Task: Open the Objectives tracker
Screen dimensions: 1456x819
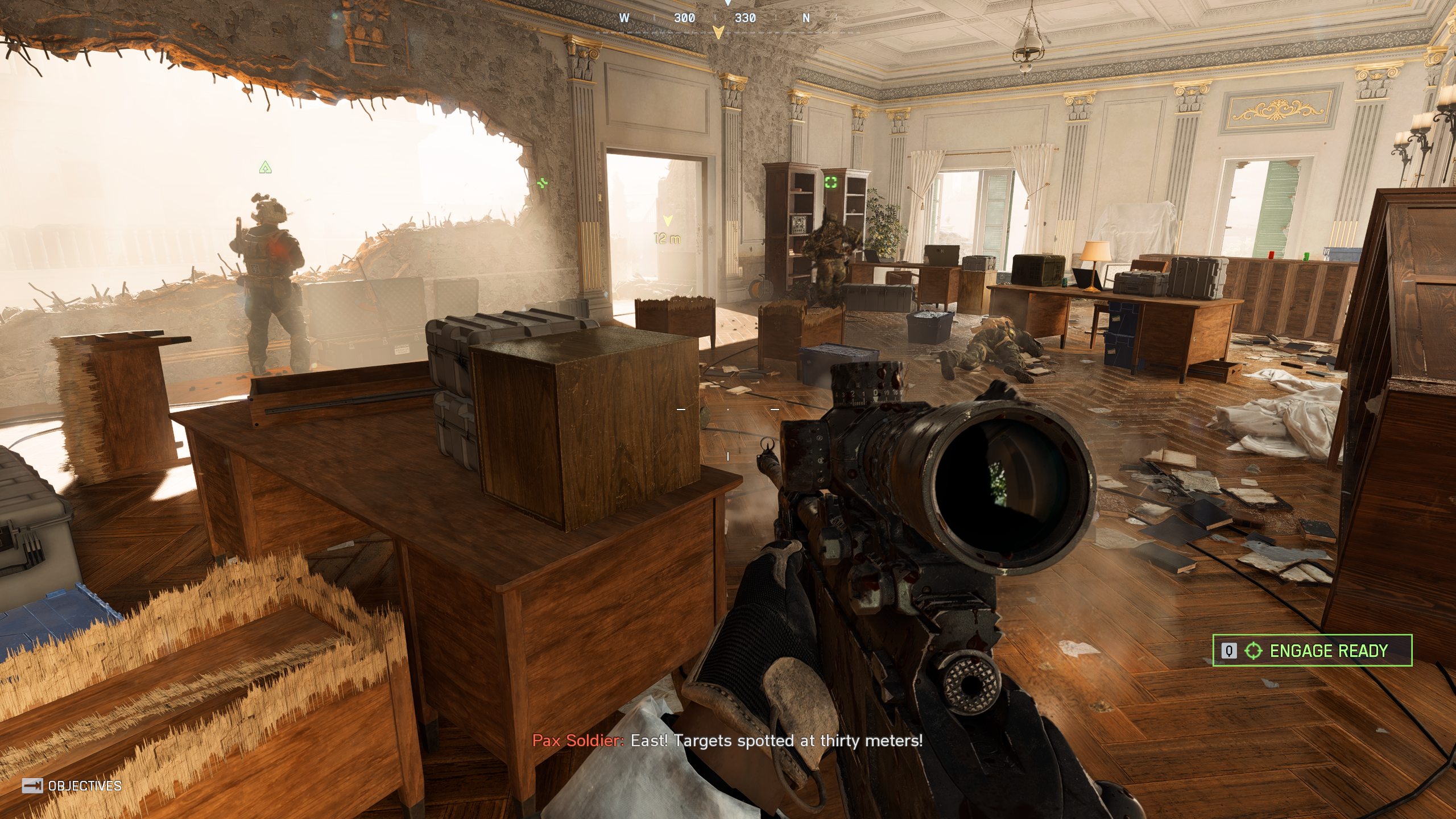Action: 72,786
